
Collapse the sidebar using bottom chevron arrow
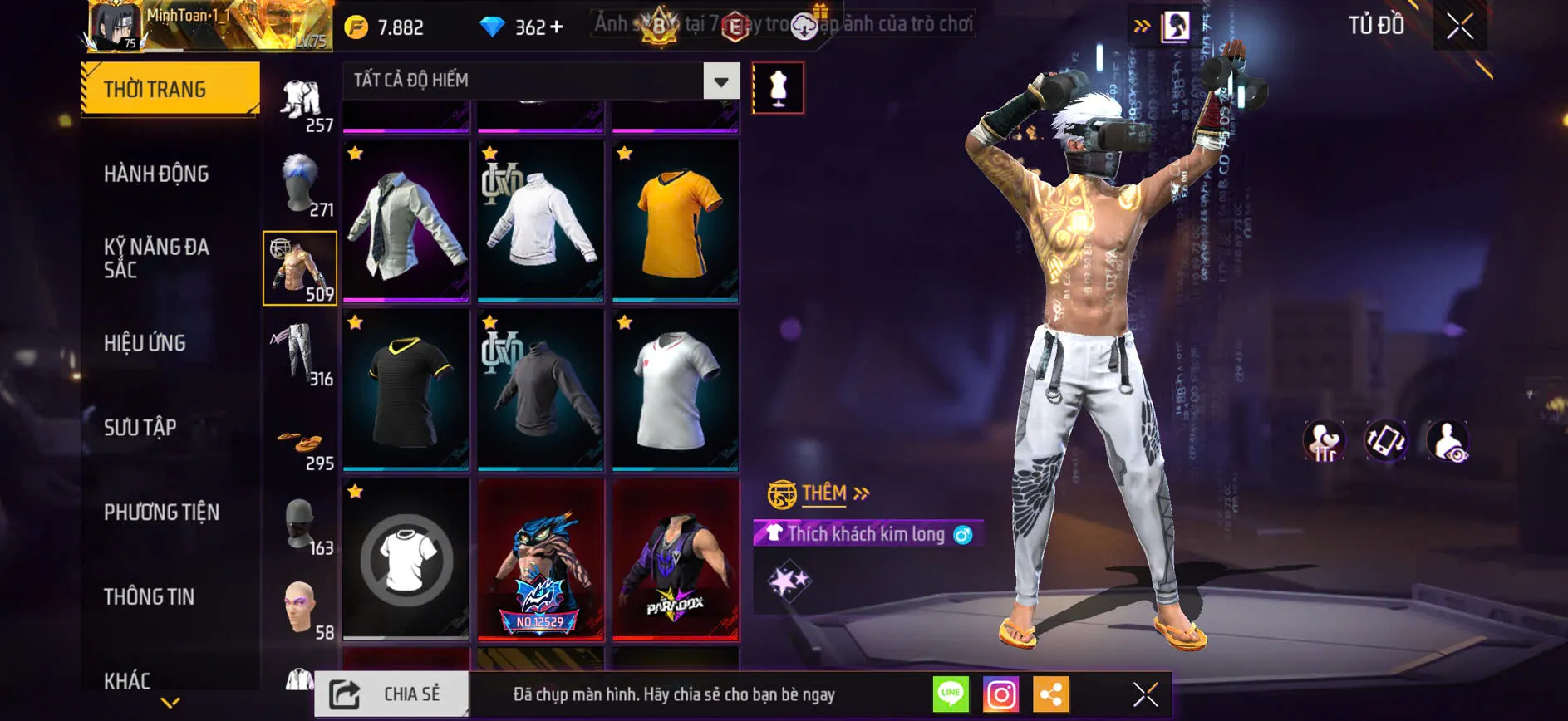170,701
